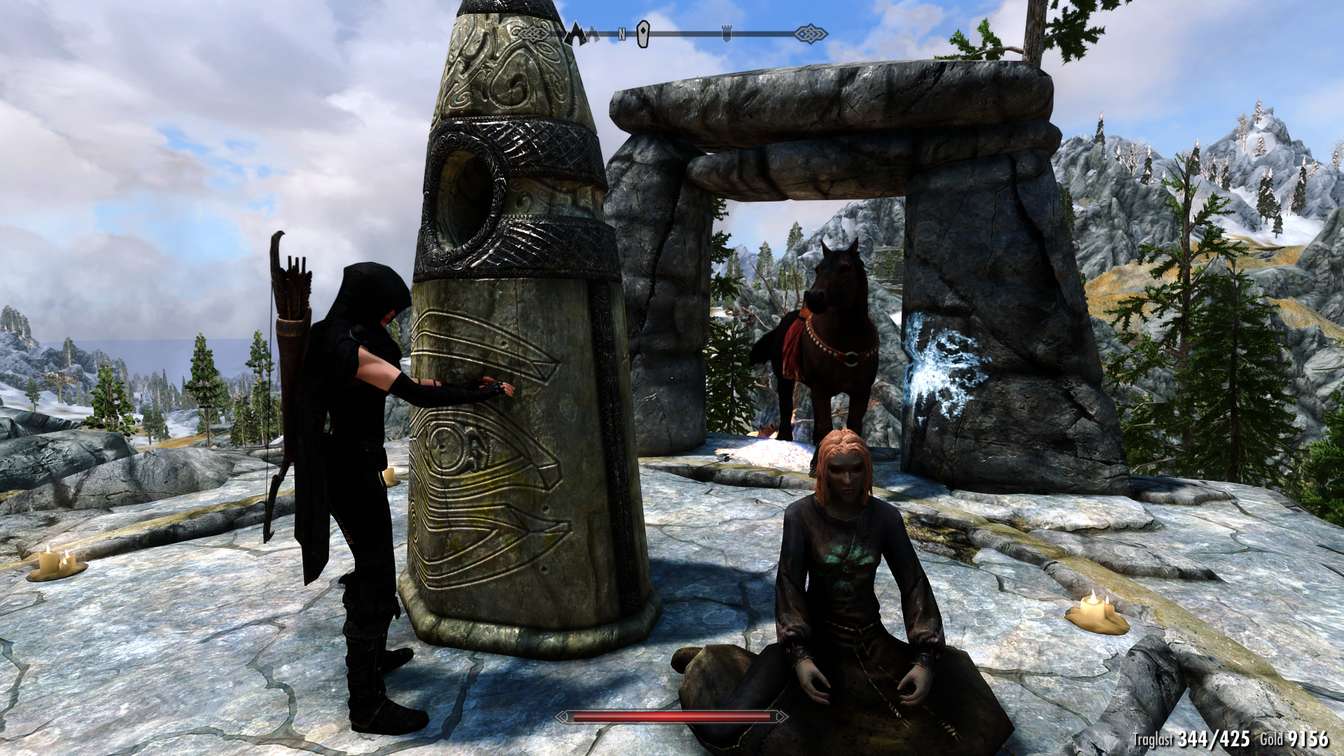Expand details on the Traglast 344/425 readout
This screenshot has height=756, width=1344.
pyautogui.click(x=1213, y=740)
